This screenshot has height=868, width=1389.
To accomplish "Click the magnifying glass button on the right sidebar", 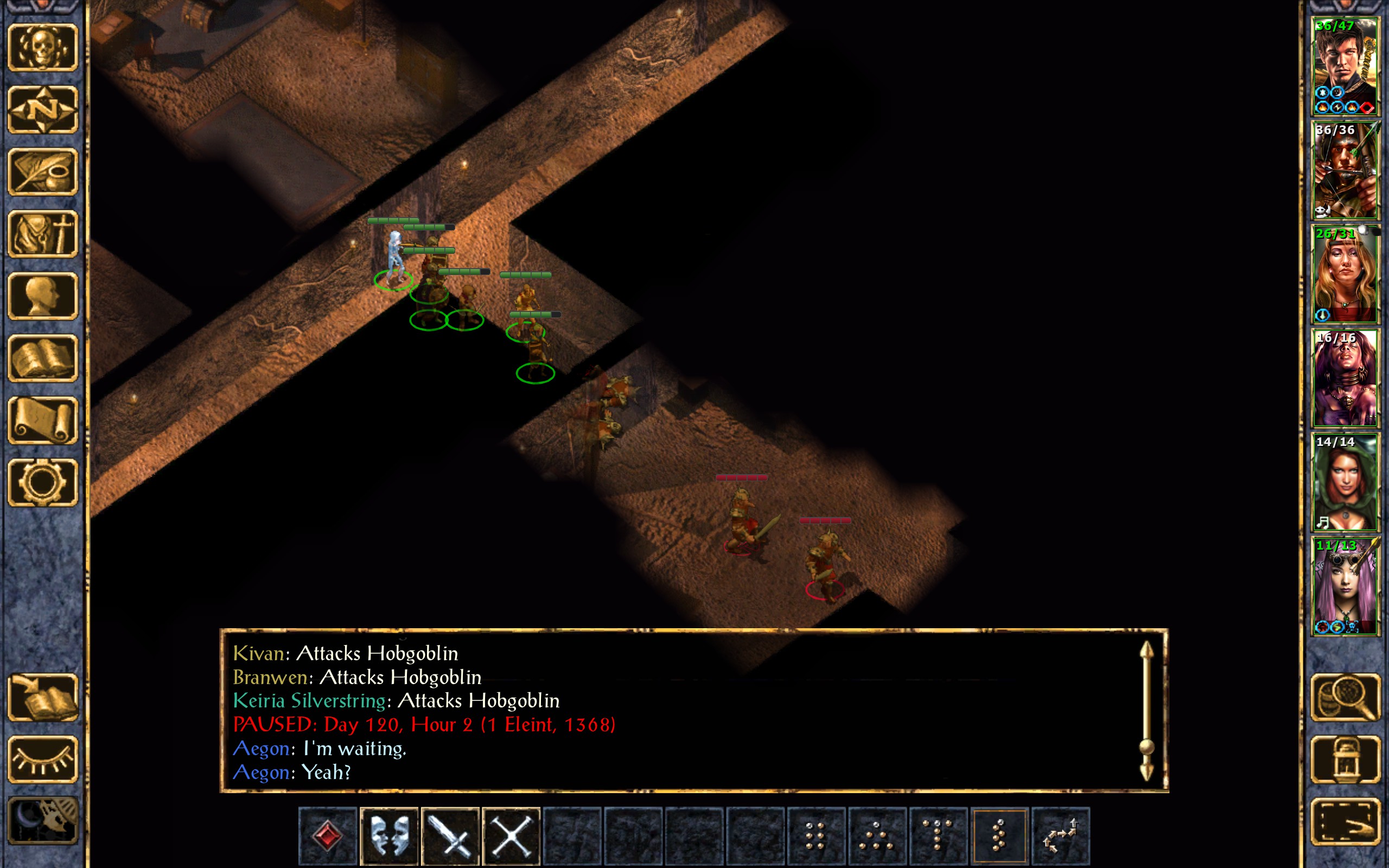I will coord(1345,698).
